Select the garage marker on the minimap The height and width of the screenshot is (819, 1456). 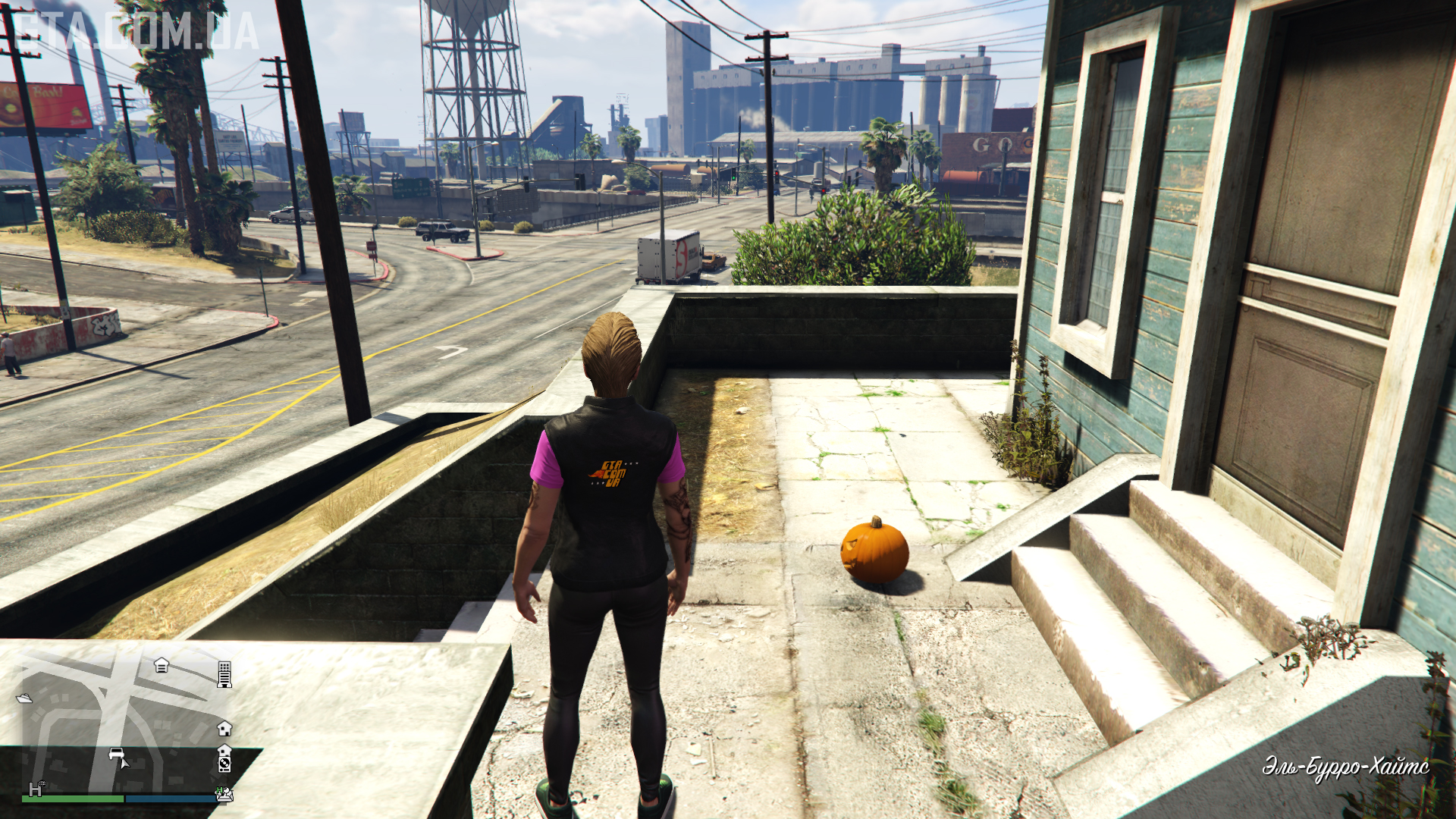pyautogui.click(x=162, y=665)
